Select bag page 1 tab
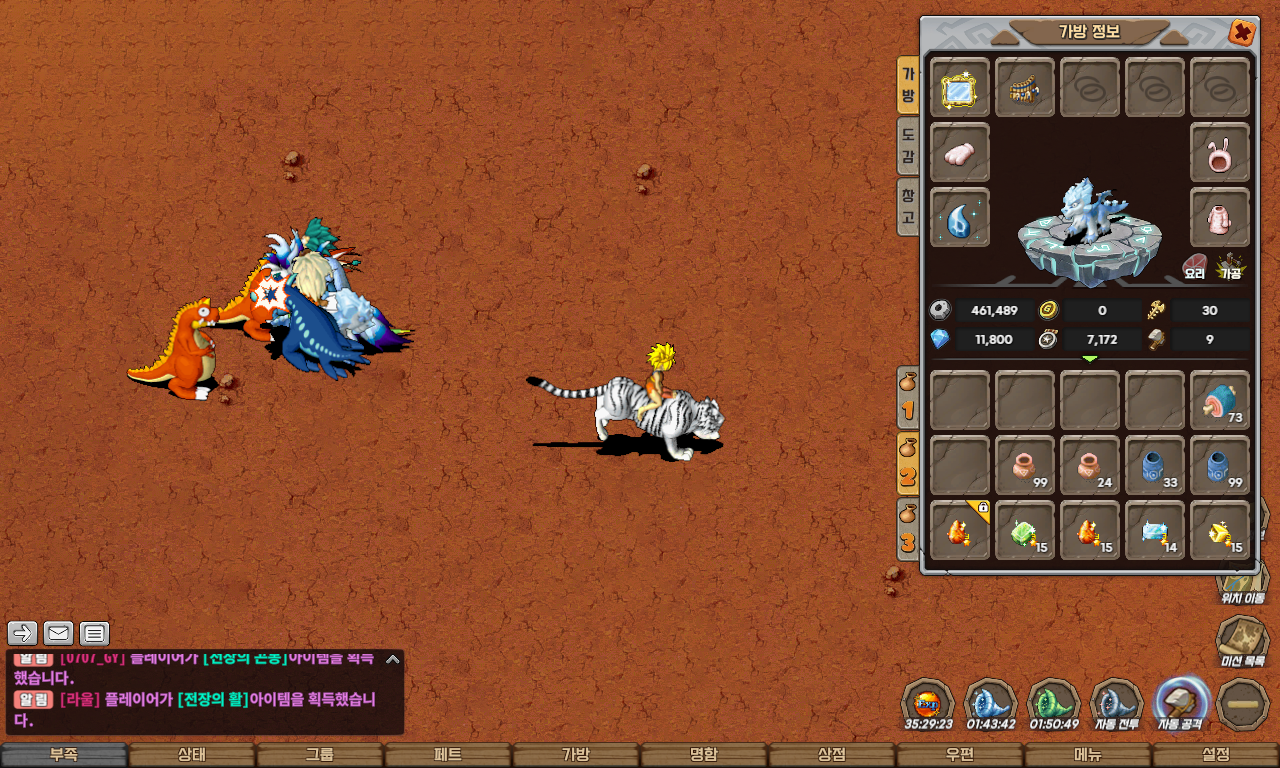1280x768 pixels. 908,397
